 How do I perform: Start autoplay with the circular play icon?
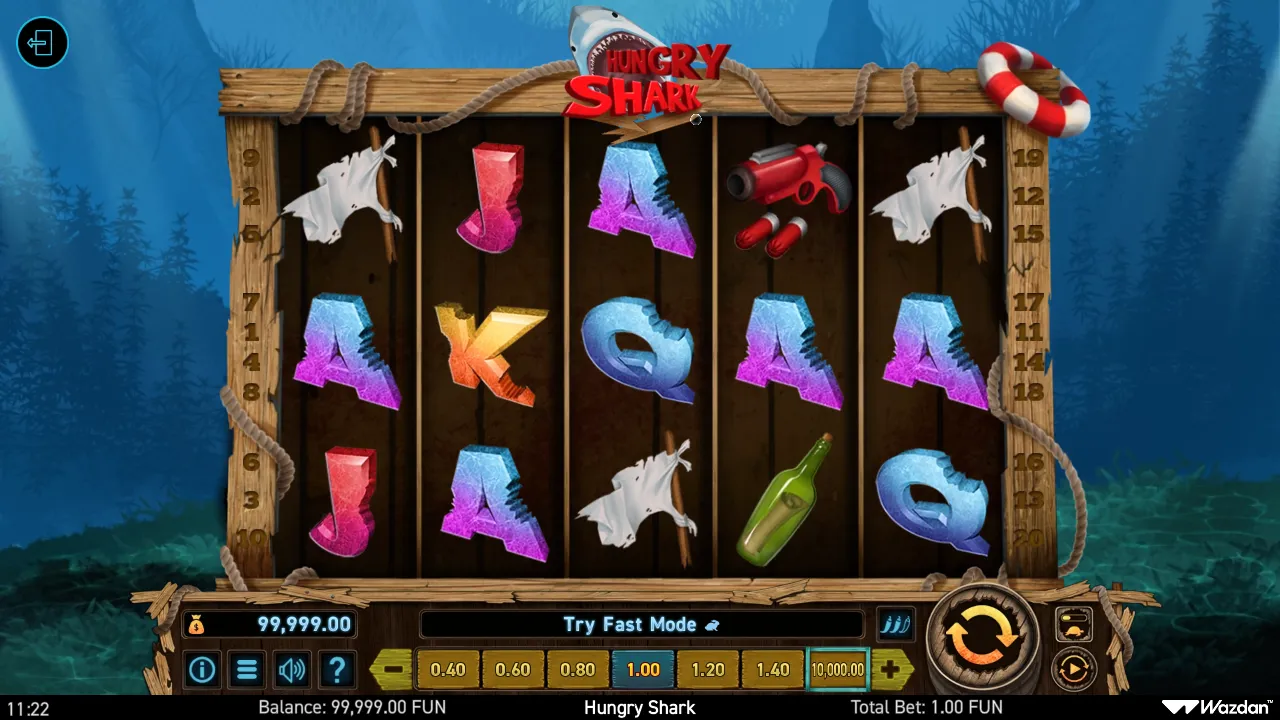(1074, 668)
